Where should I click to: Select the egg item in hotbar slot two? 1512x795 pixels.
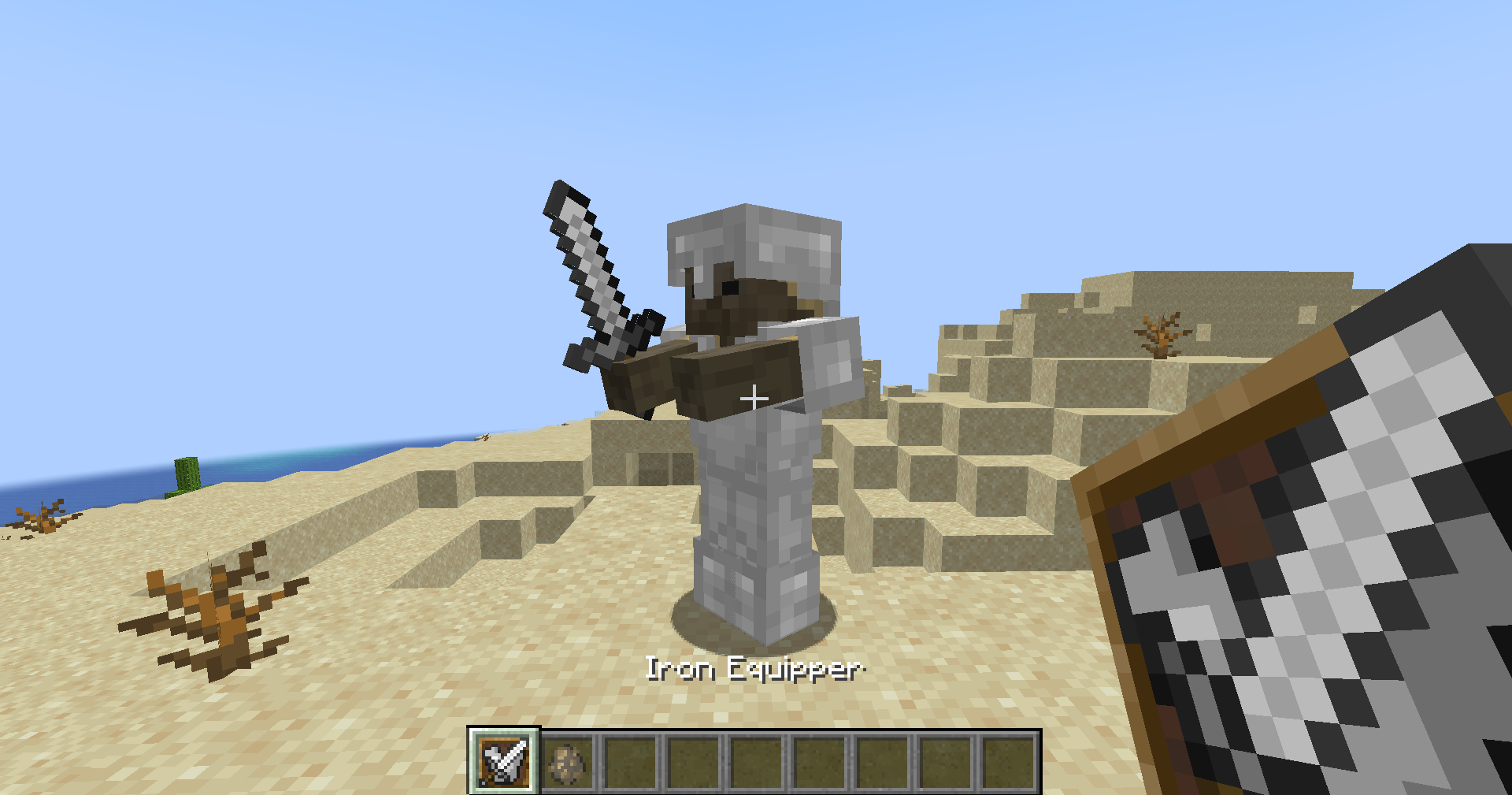pyautogui.click(x=568, y=763)
